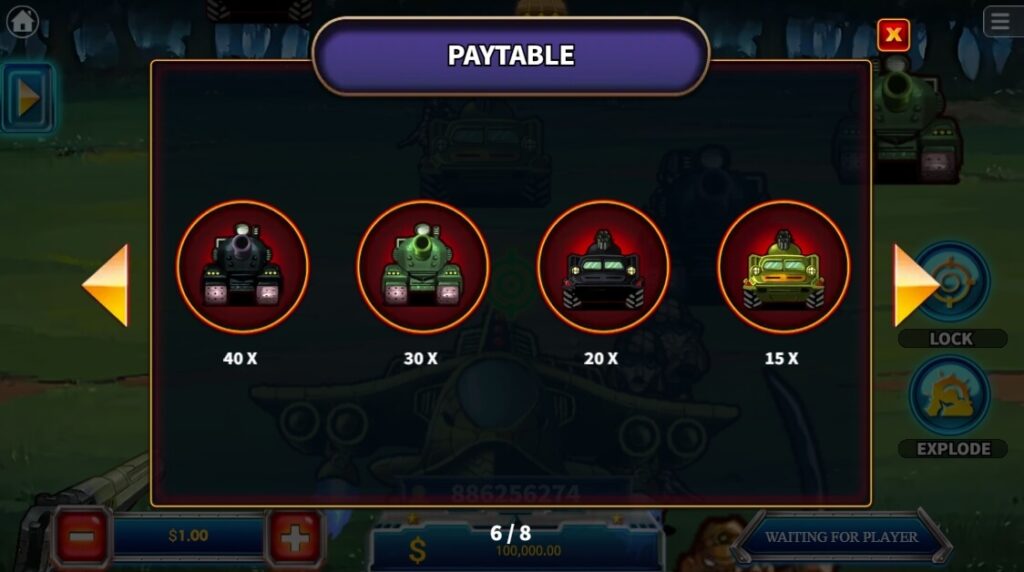The image size is (1024, 572).
Task: Activate the Explode ability
Action: 950,397
